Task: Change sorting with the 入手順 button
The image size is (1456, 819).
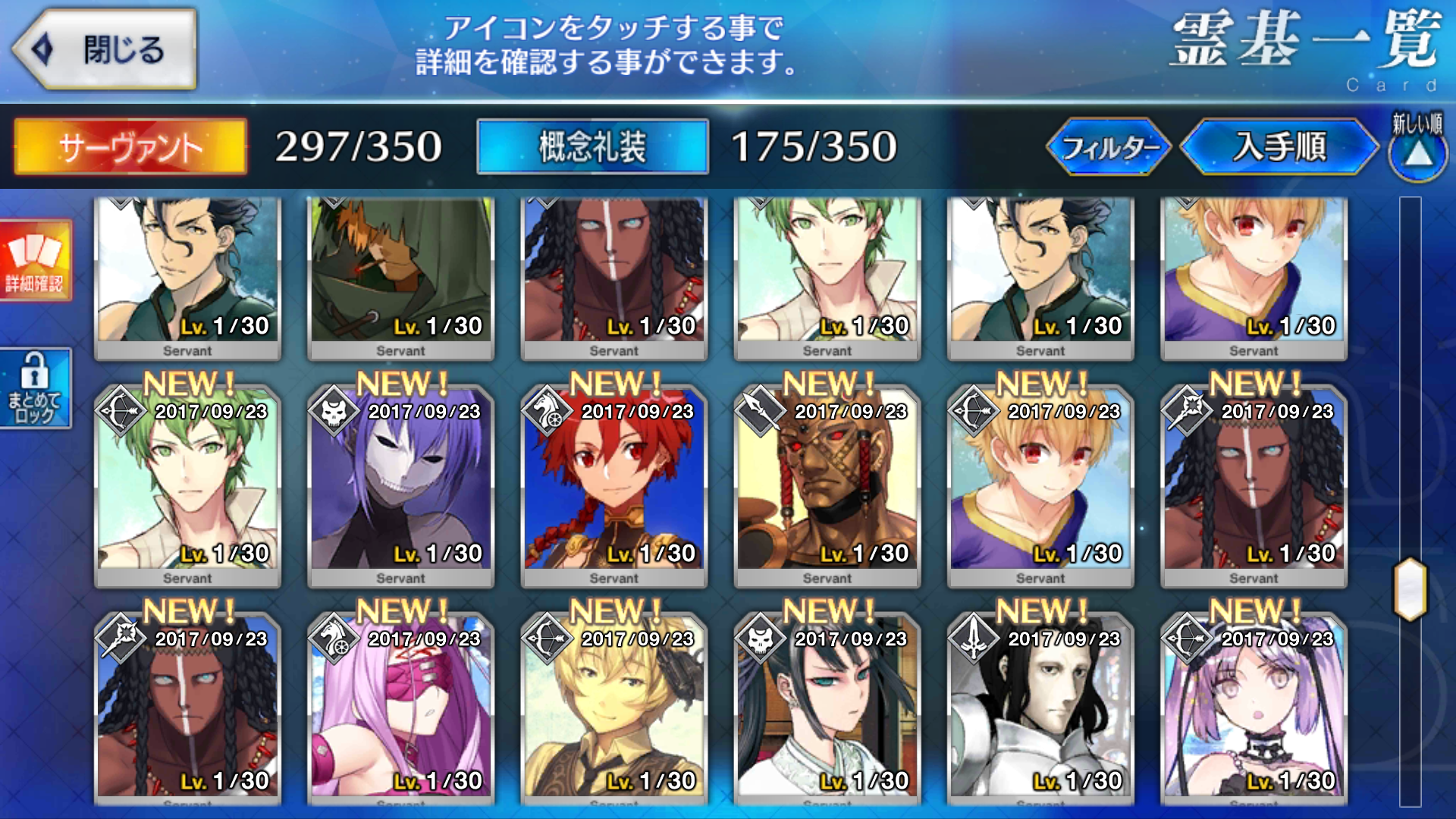Action: click(x=1279, y=146)
